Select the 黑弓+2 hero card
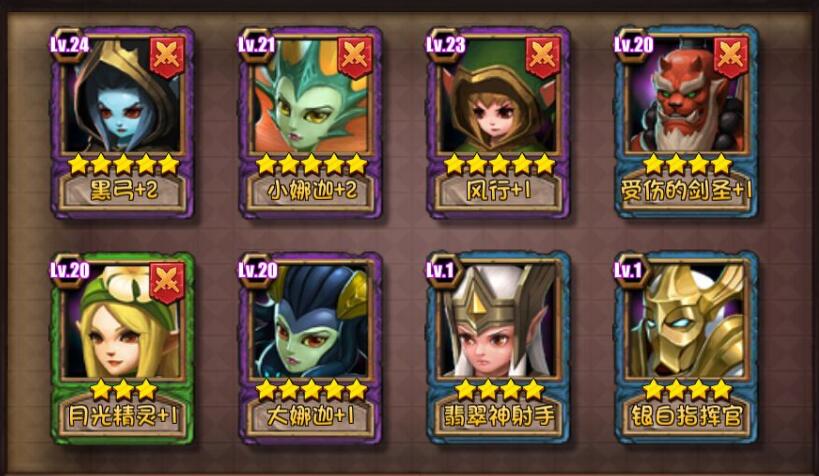Image resolution: width=819 pixels, height=476 pixels. (121, 121)
